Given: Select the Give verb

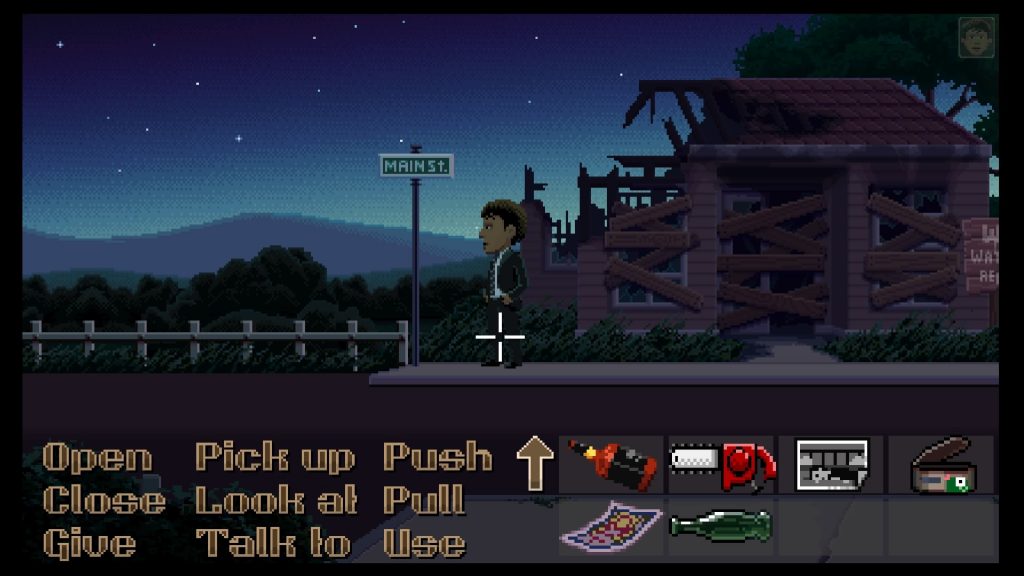Looking at the screenshot, I should pyautogui.click(x=89, y=543).
